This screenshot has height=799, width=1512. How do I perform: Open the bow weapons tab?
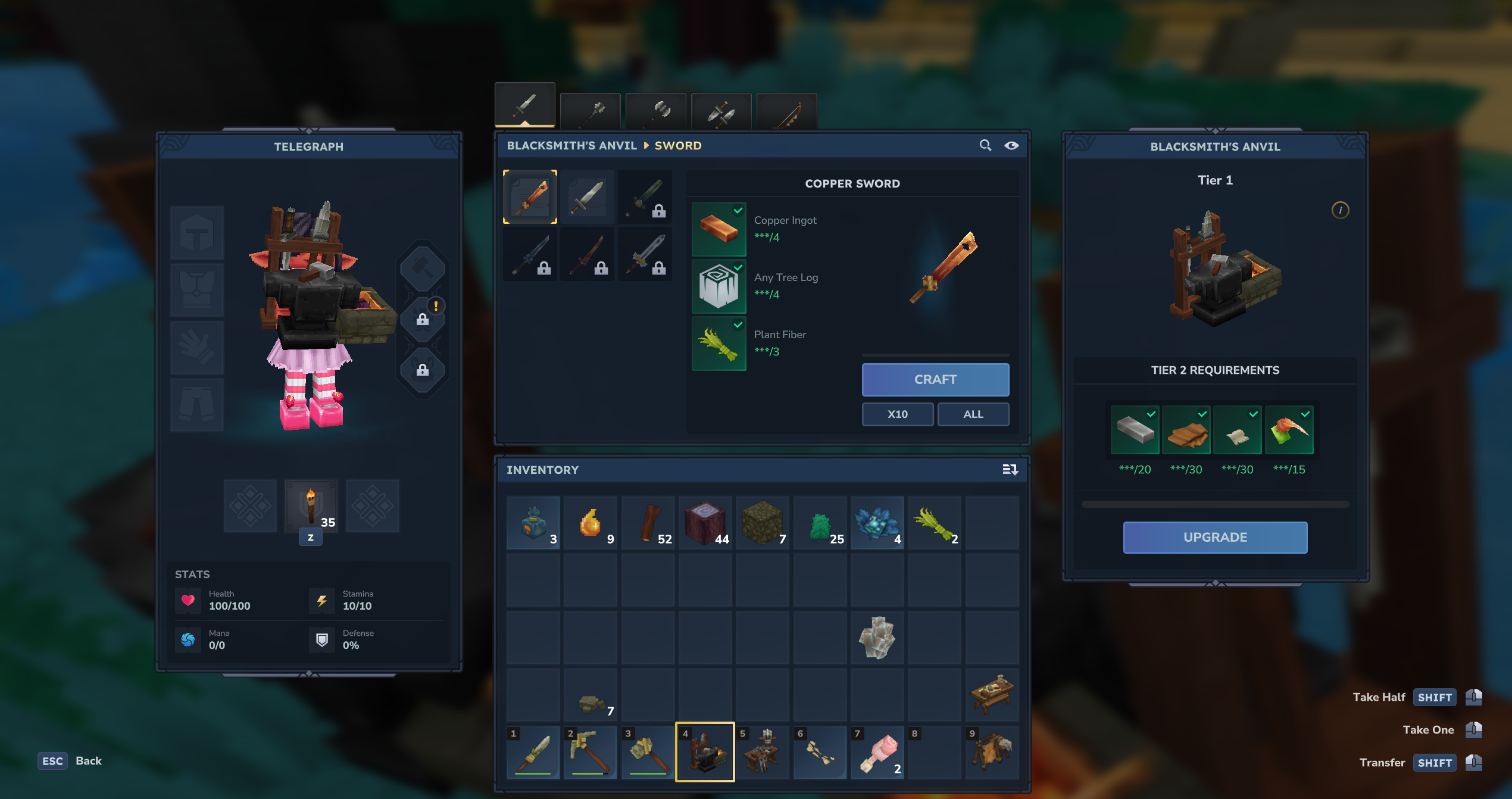786,111
